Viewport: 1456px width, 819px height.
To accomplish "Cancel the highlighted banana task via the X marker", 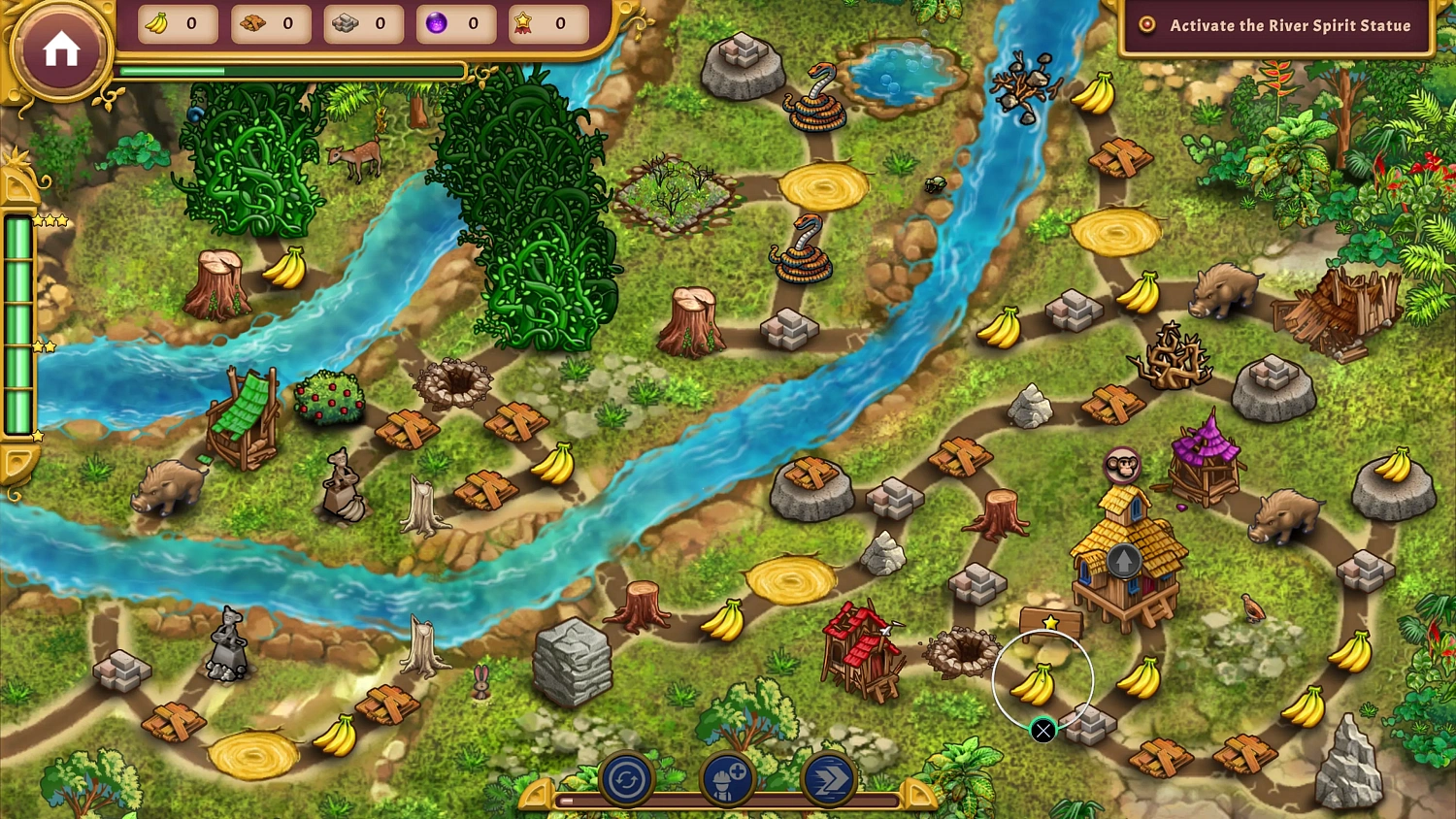I will pyautogui.click(x=1042, y=731).
